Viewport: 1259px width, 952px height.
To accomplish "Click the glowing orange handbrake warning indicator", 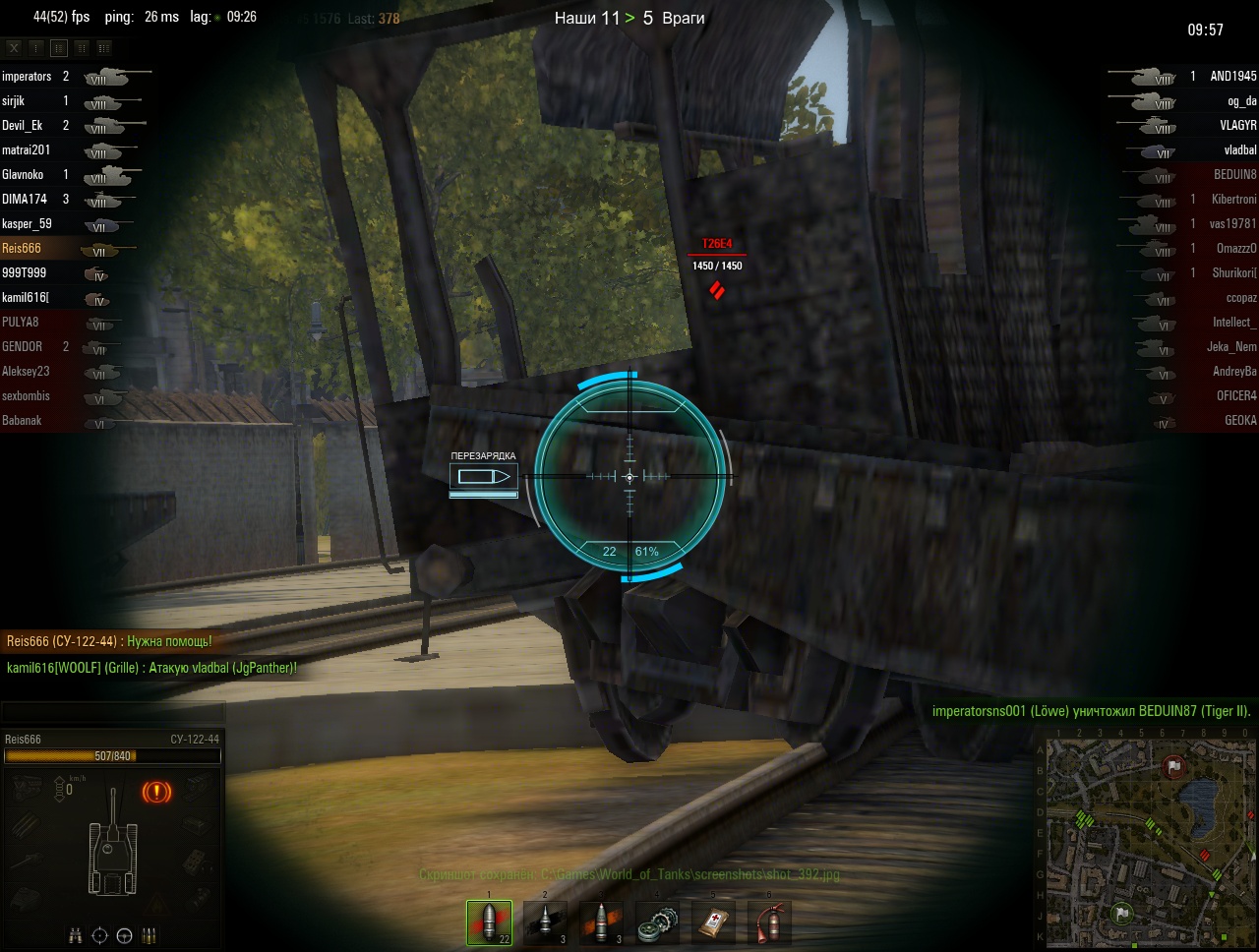I will pos(156,792).
